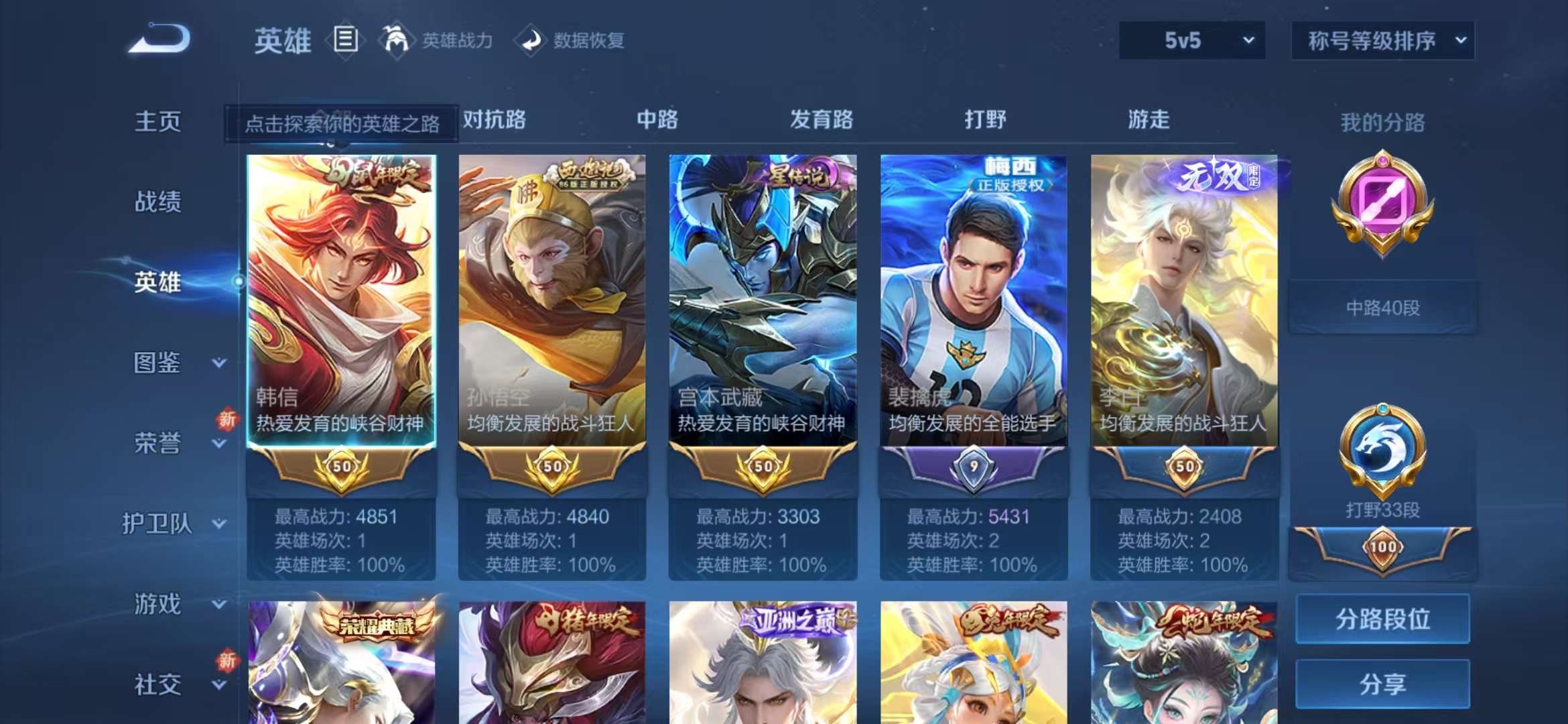
Task: Click the game logo in the top-left corner
Action: tap(159, 42)
